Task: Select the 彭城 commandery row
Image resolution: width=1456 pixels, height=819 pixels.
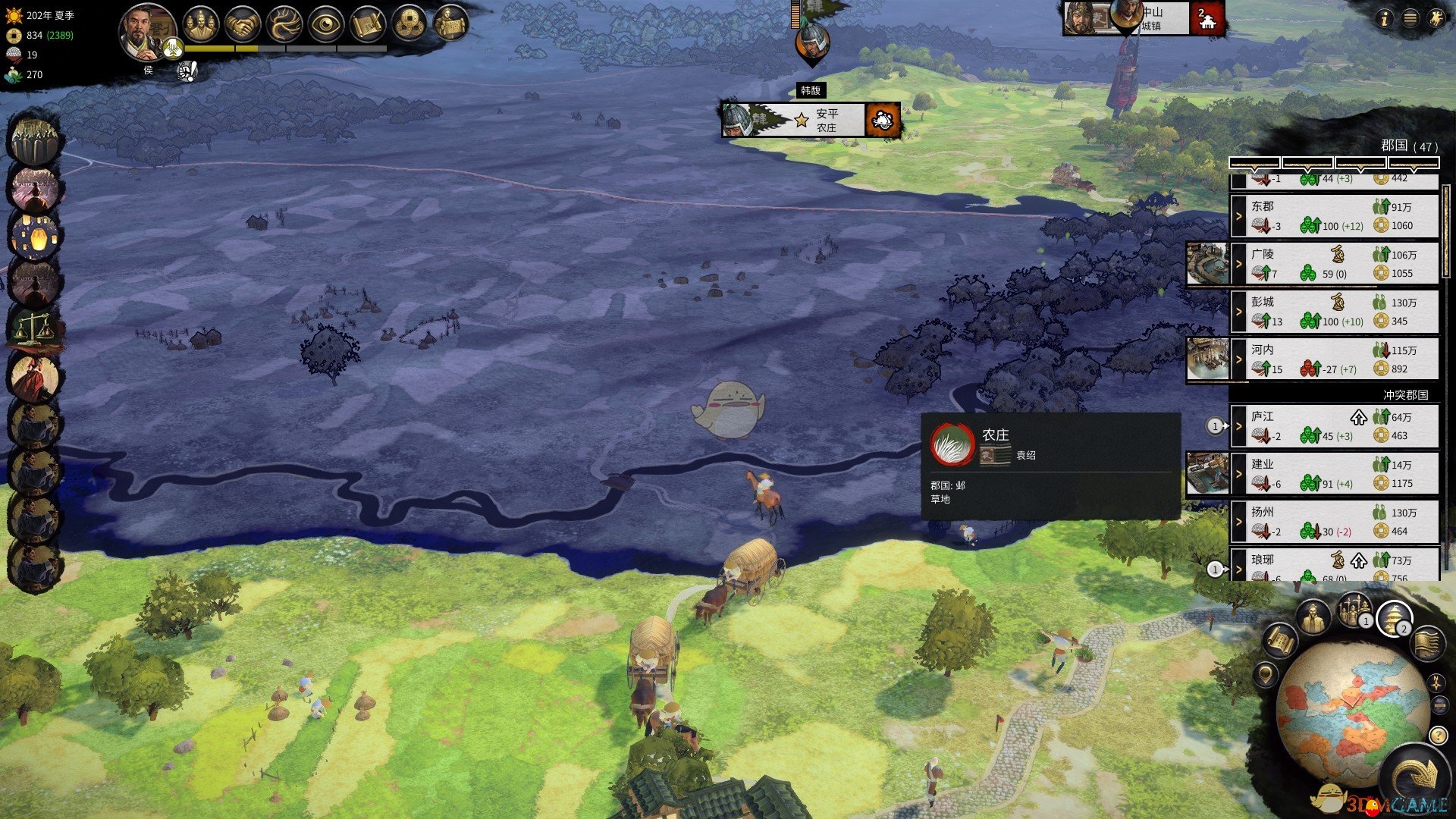Action: click(1335, 312)
